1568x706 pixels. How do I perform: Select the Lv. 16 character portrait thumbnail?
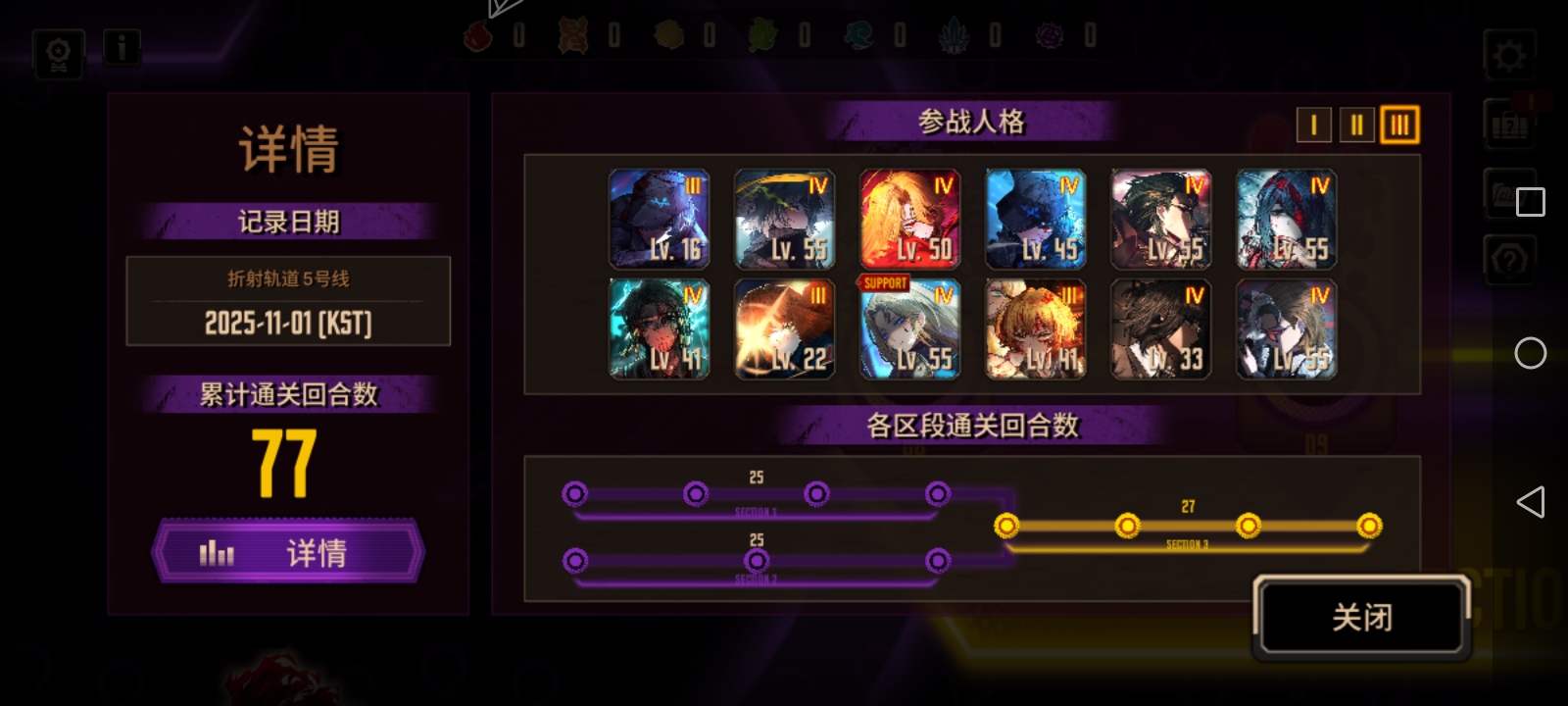pyautogui.click(x=658, y=218)
